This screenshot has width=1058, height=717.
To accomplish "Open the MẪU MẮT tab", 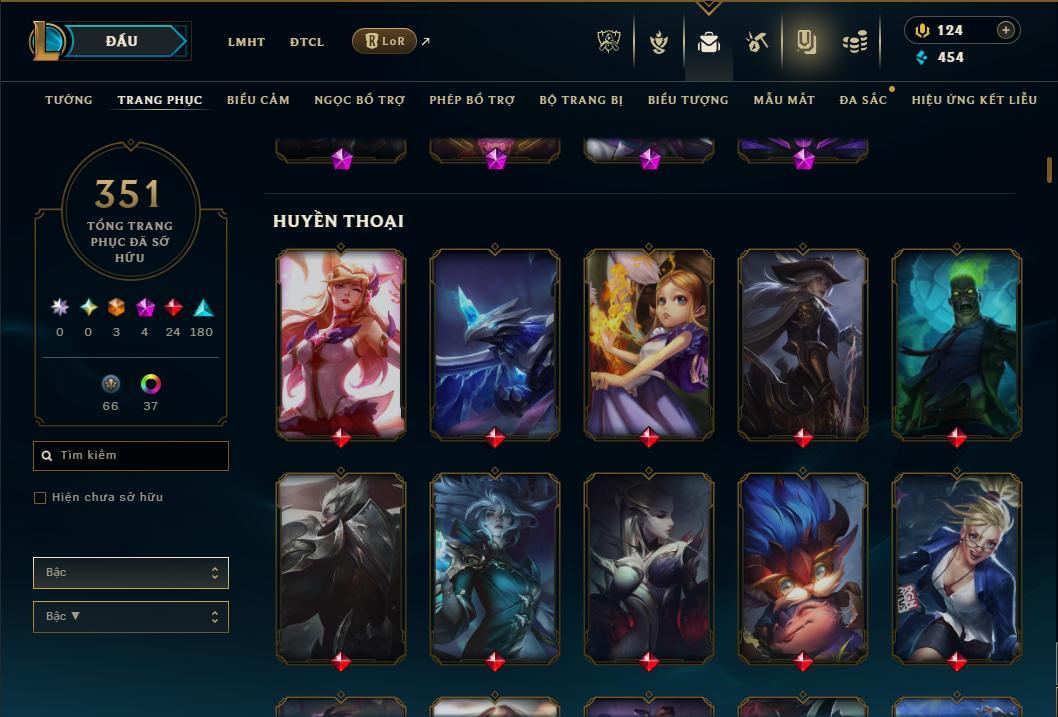I will 784,100.
